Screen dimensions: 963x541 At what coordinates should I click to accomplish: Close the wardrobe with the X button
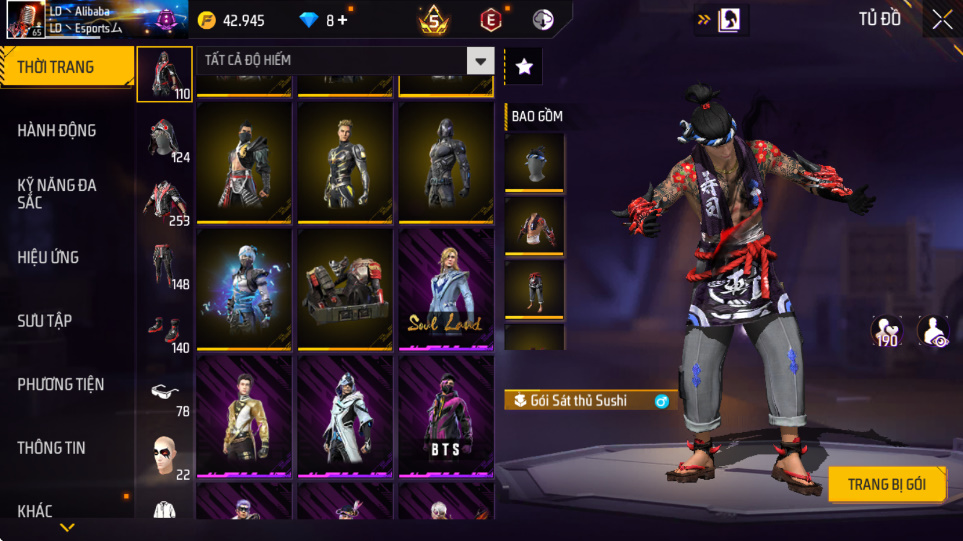click(942, 19)
